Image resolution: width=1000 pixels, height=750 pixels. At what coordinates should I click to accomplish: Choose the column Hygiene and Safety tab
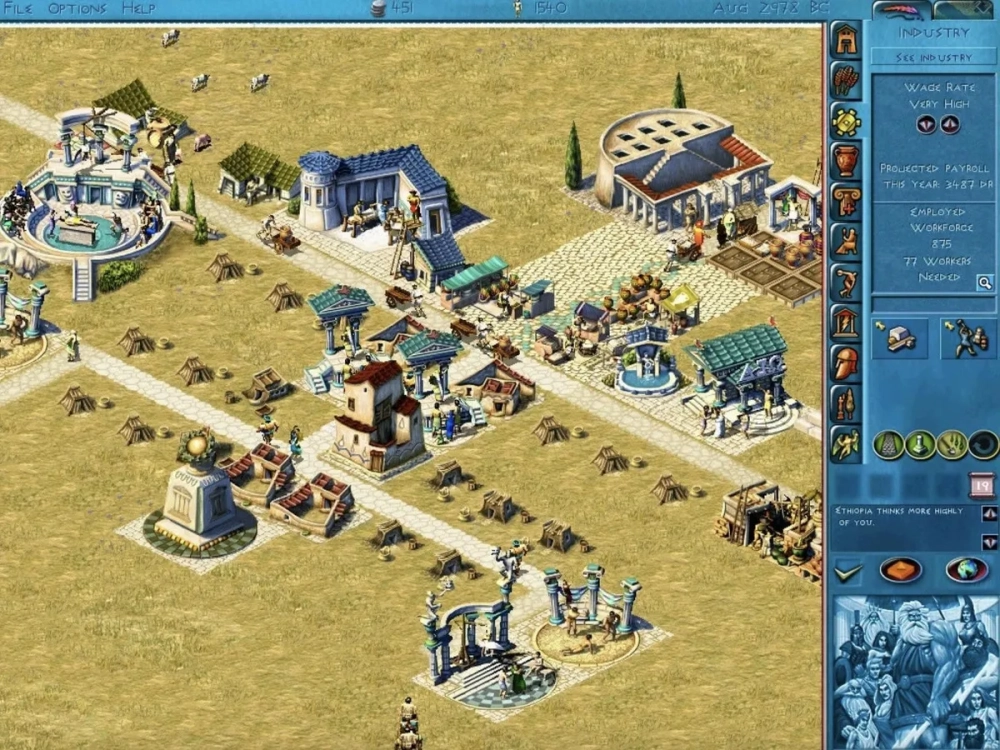(x=846, y=200)
